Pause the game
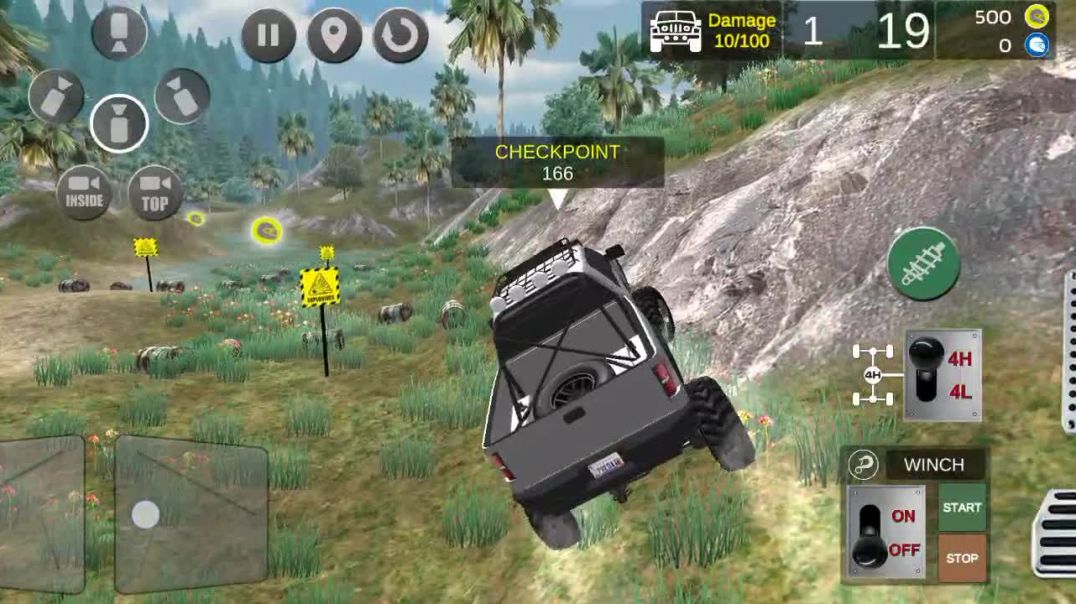This screenshot has width=1076, height=604. pyautogui.click(x=268, y=36)
